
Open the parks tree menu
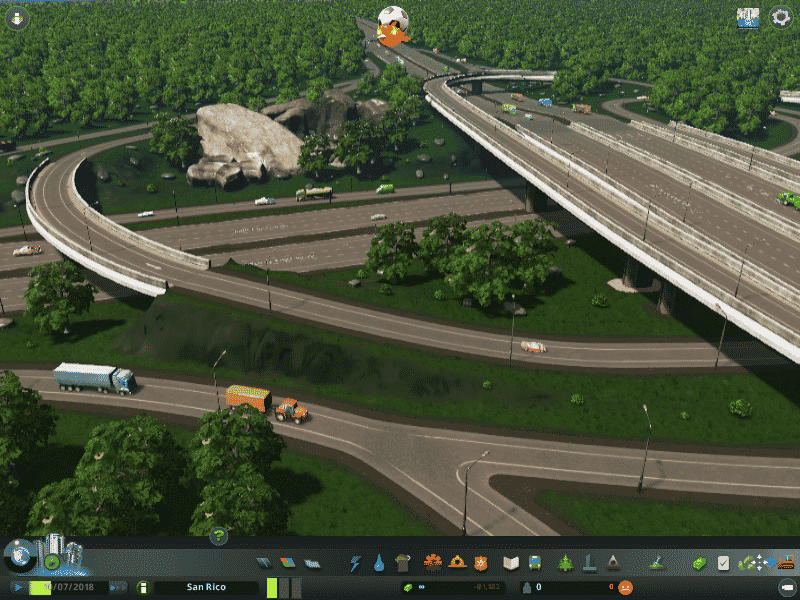566,563
